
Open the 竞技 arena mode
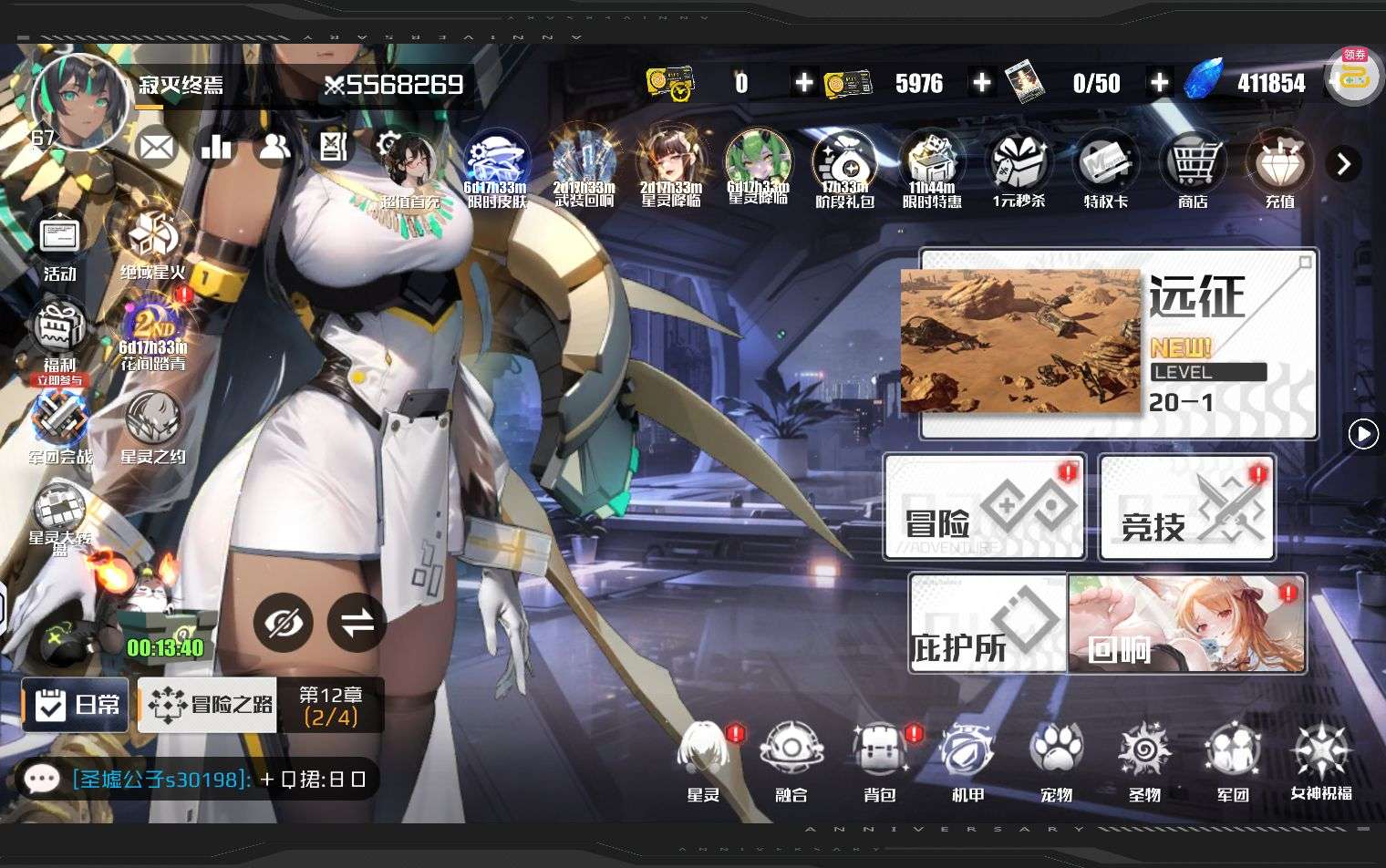(x=1186, y=508)
